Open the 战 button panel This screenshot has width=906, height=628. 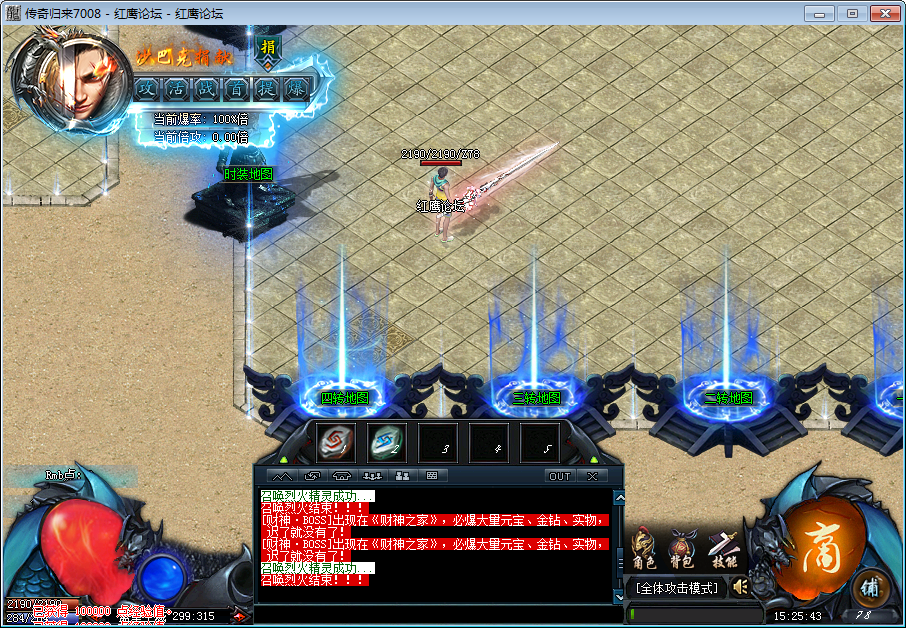[207, 88]
